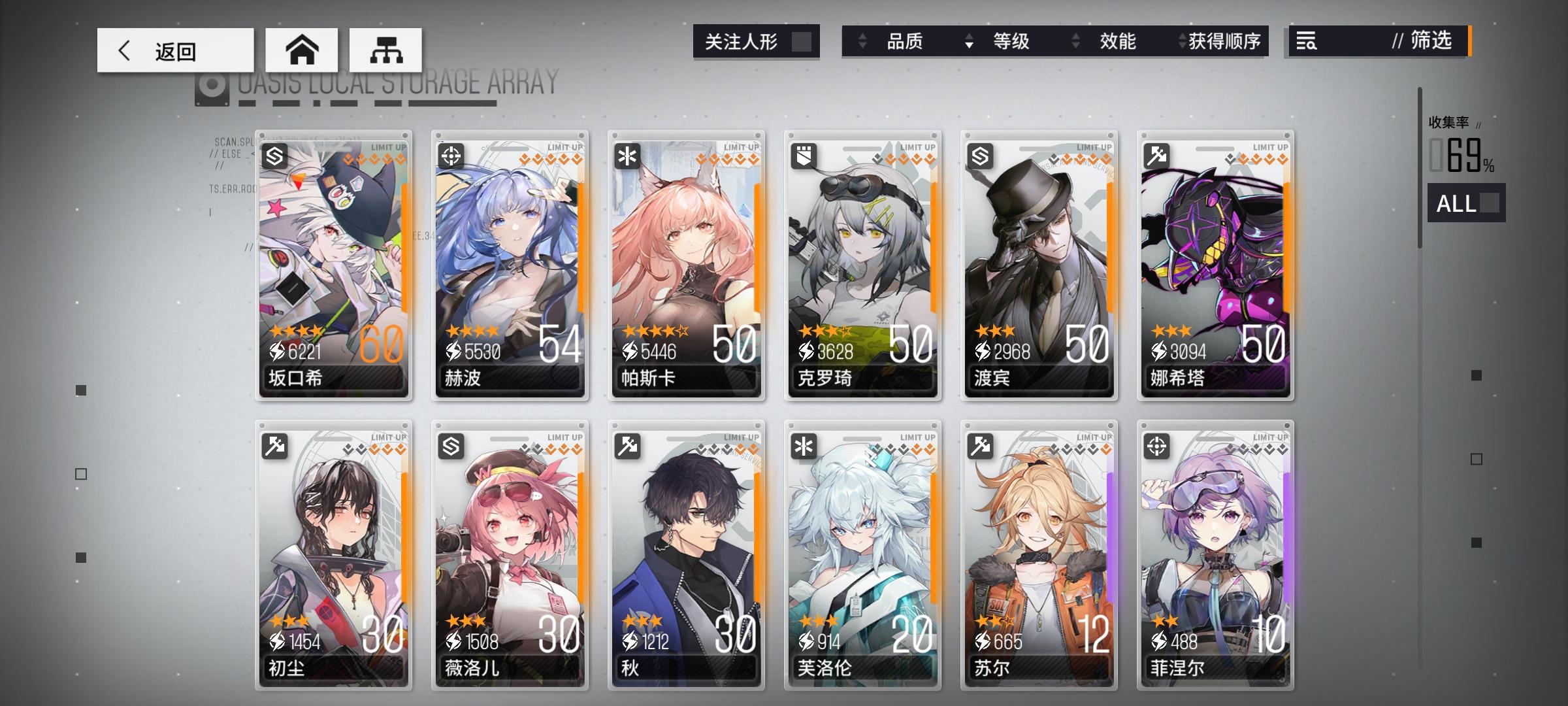Click the home icon in the top bar
The width and height of the screenshot is (1568, 706).
click(x=302, y=49)
